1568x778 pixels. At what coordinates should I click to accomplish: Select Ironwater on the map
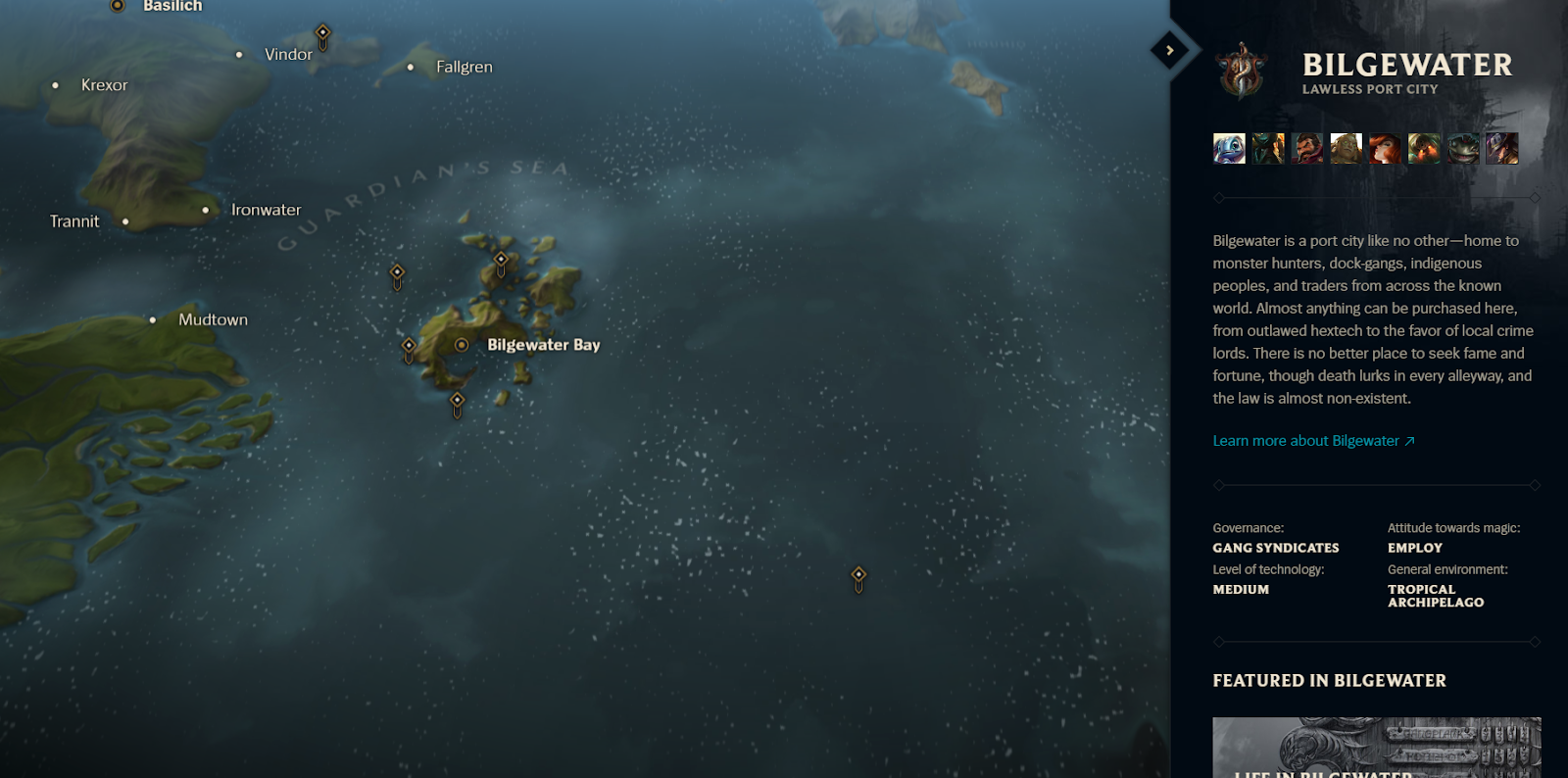coord(205,210)
